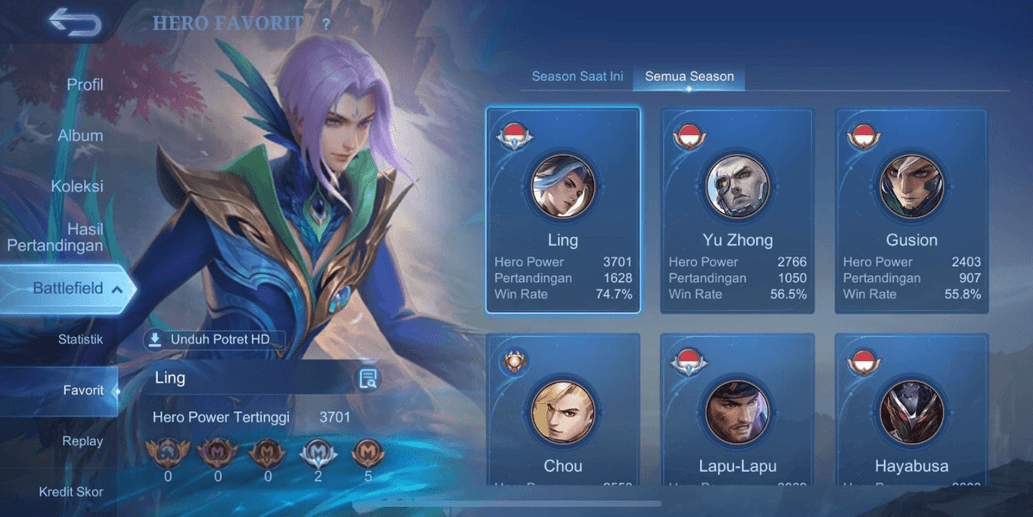Choose the Ling hero card

[563, 210]
